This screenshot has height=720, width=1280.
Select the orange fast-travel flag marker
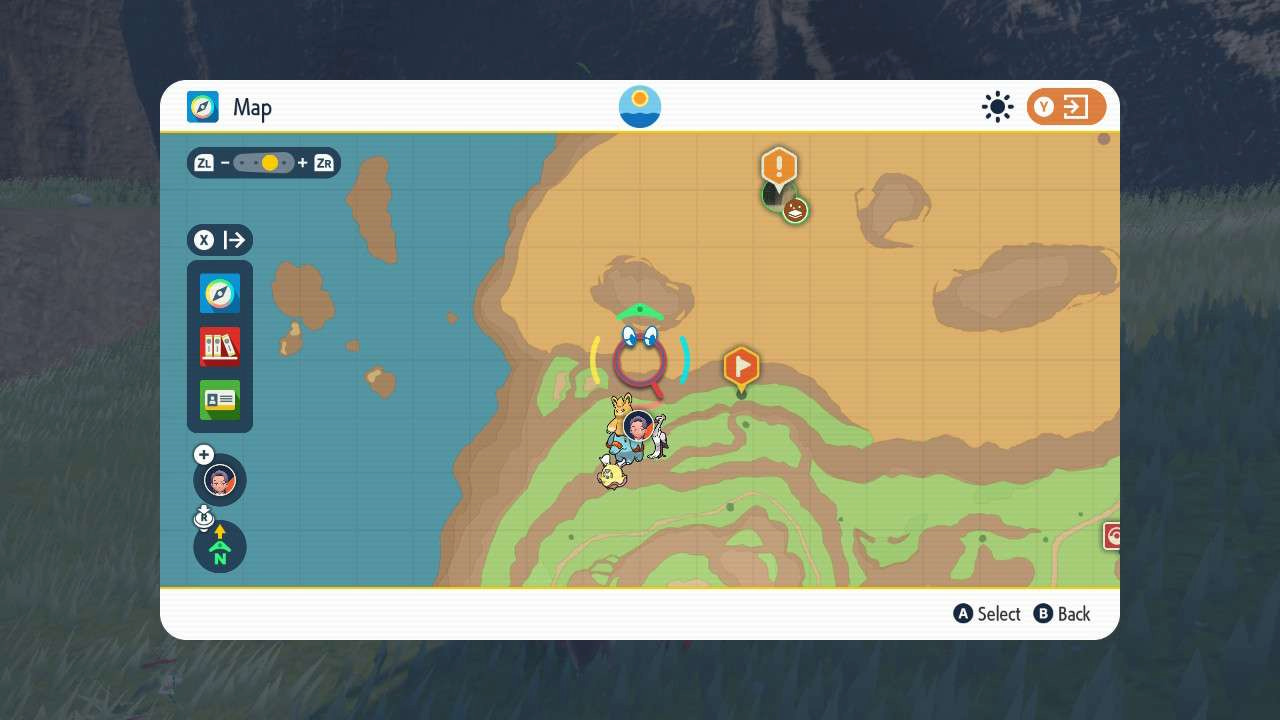click(741, 367)
